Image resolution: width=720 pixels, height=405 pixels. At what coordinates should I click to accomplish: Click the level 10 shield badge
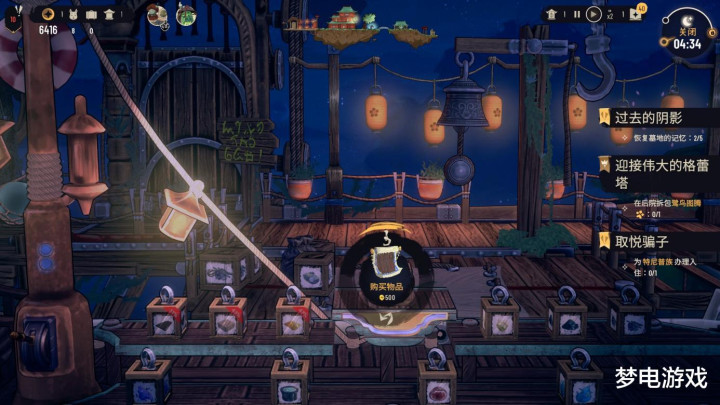click(x=13, y=18)
